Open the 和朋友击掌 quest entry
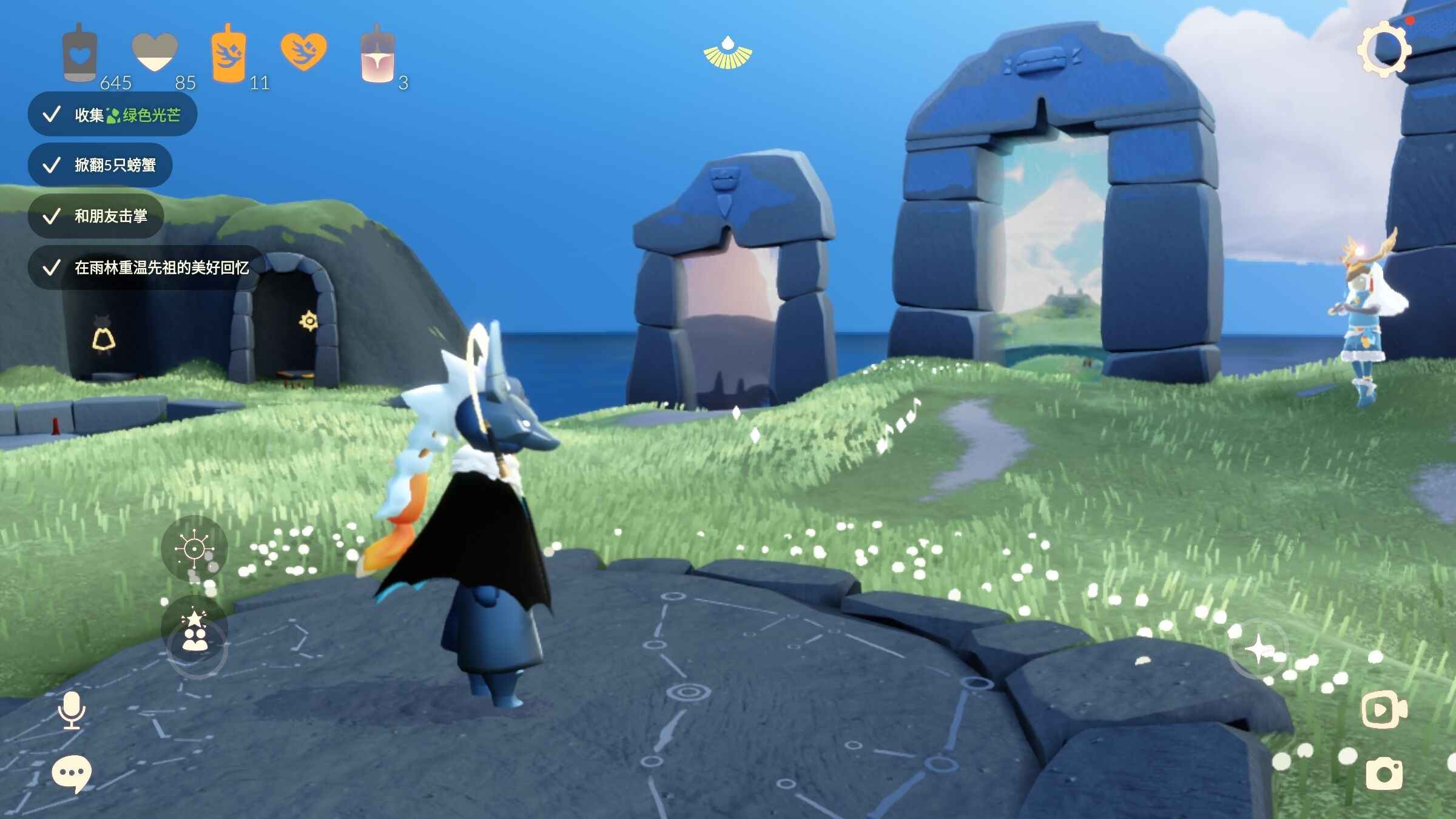The image size is (1456, 819). click(96, 216)
